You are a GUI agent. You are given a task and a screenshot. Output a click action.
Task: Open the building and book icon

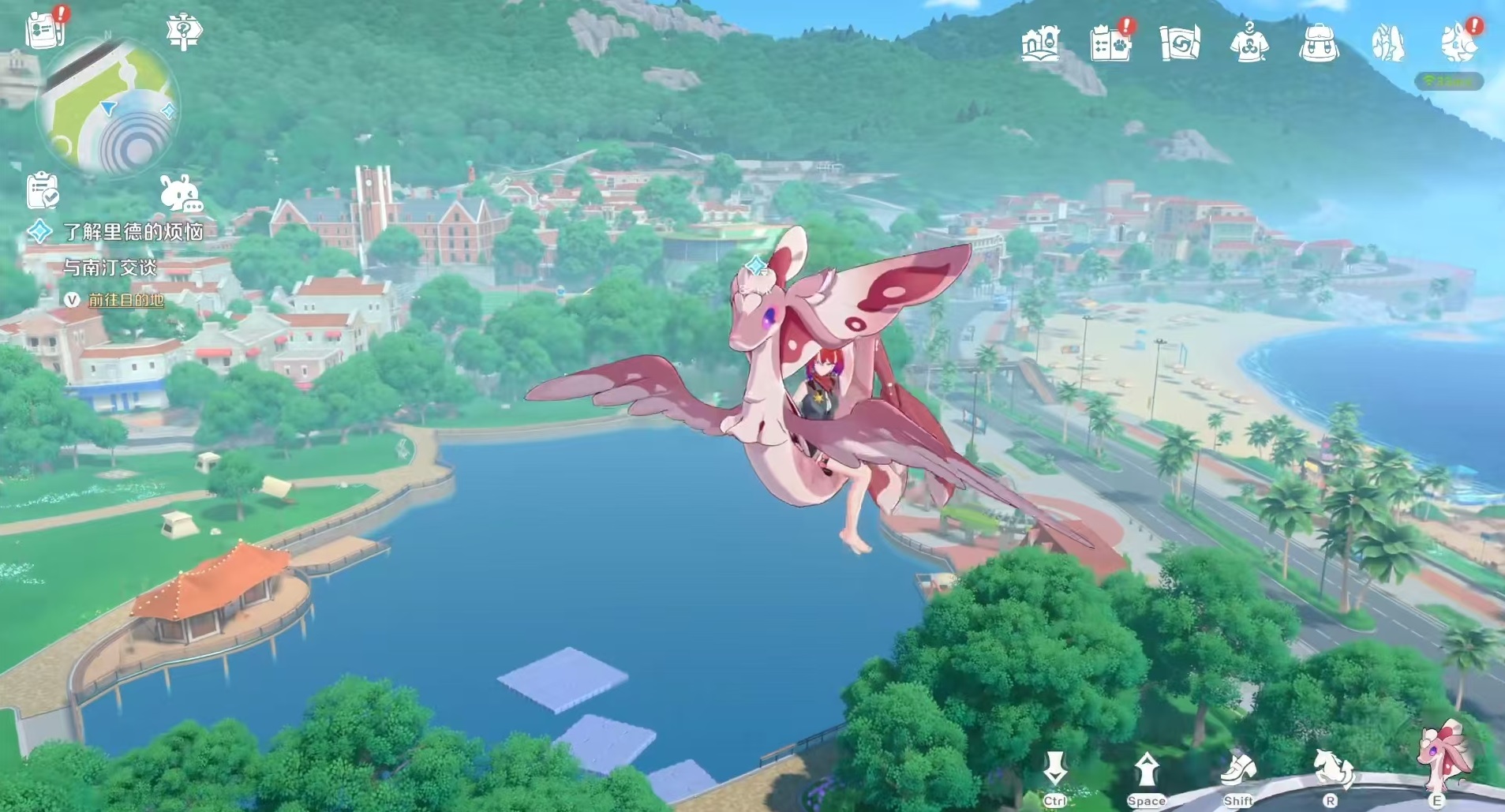coord(1039,43)
